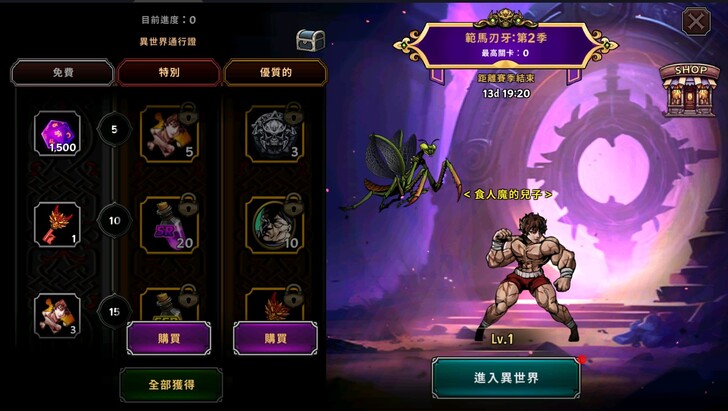Image resolution: width=728 pixels, height=411 pixels.
Task: Buy the premium pass under 優質的
Action: (275, 338)
